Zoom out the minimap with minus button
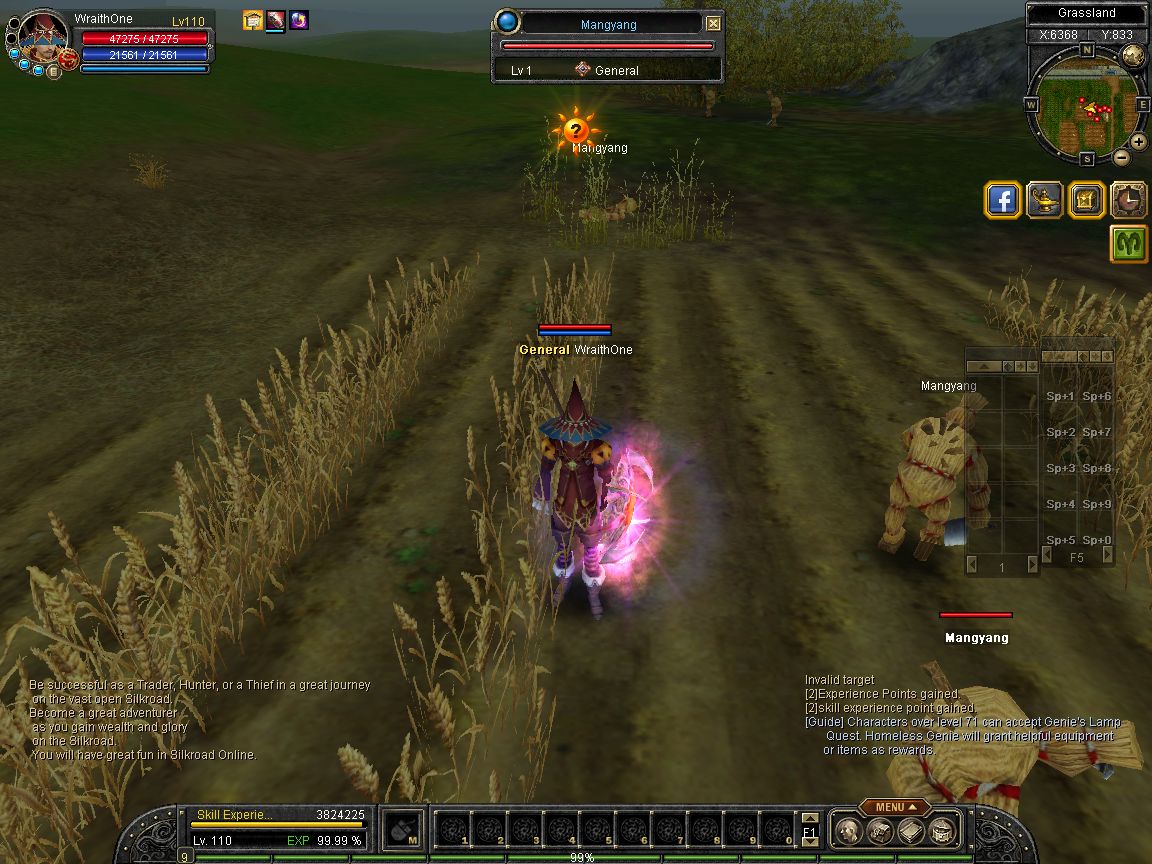This screenshot has height=864, width=1152. (x=1121, y=157)
